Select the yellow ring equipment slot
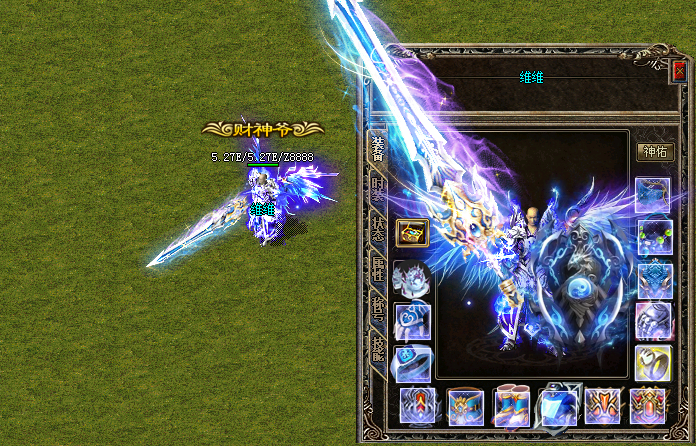Screen dimensions: 696x446 [653, 362]
